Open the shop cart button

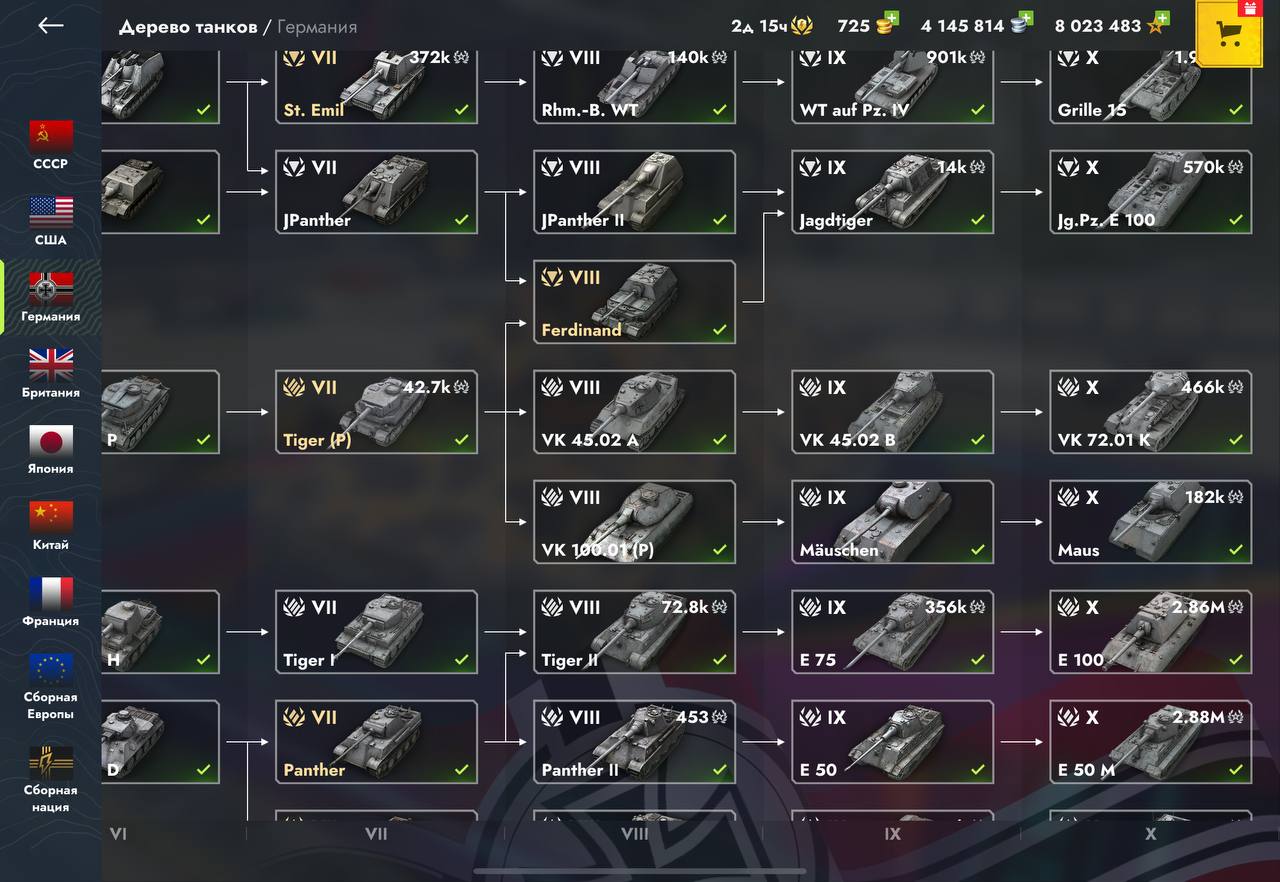pos(1229,34)
